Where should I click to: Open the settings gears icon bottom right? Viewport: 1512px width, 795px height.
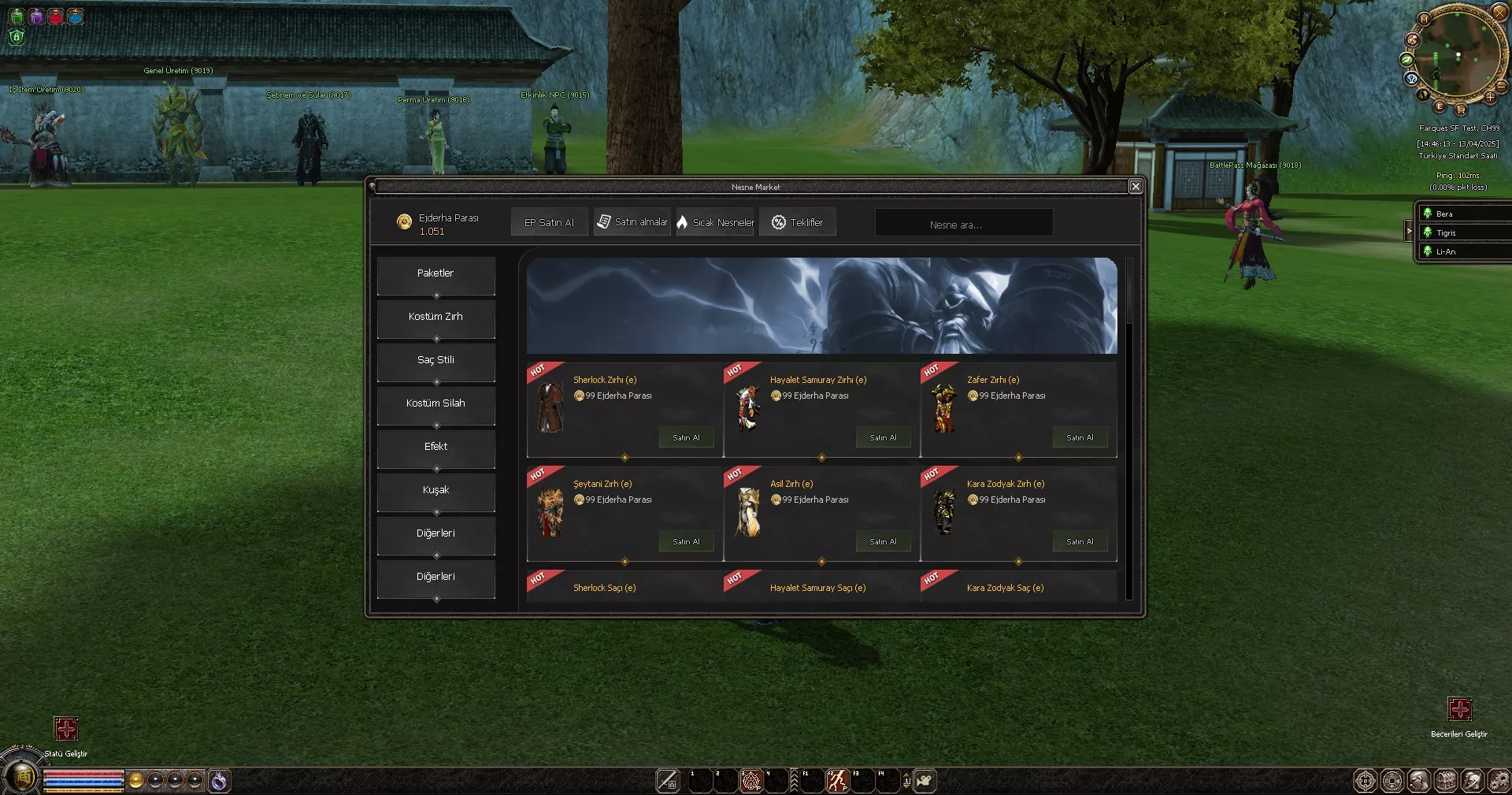[x=1500, y=781]
